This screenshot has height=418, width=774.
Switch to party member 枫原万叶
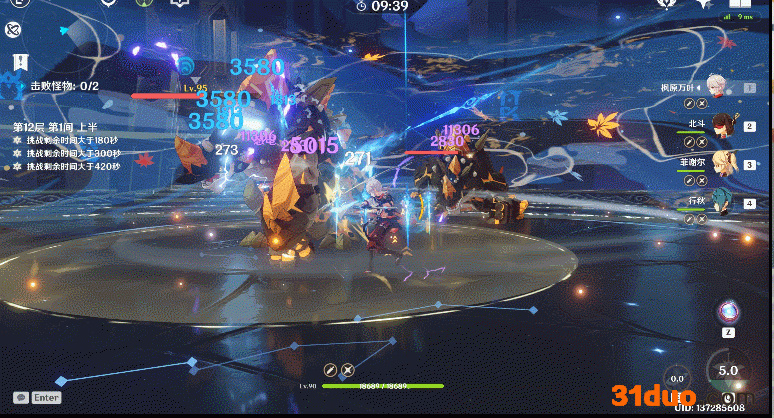click(x=715, y=85)
